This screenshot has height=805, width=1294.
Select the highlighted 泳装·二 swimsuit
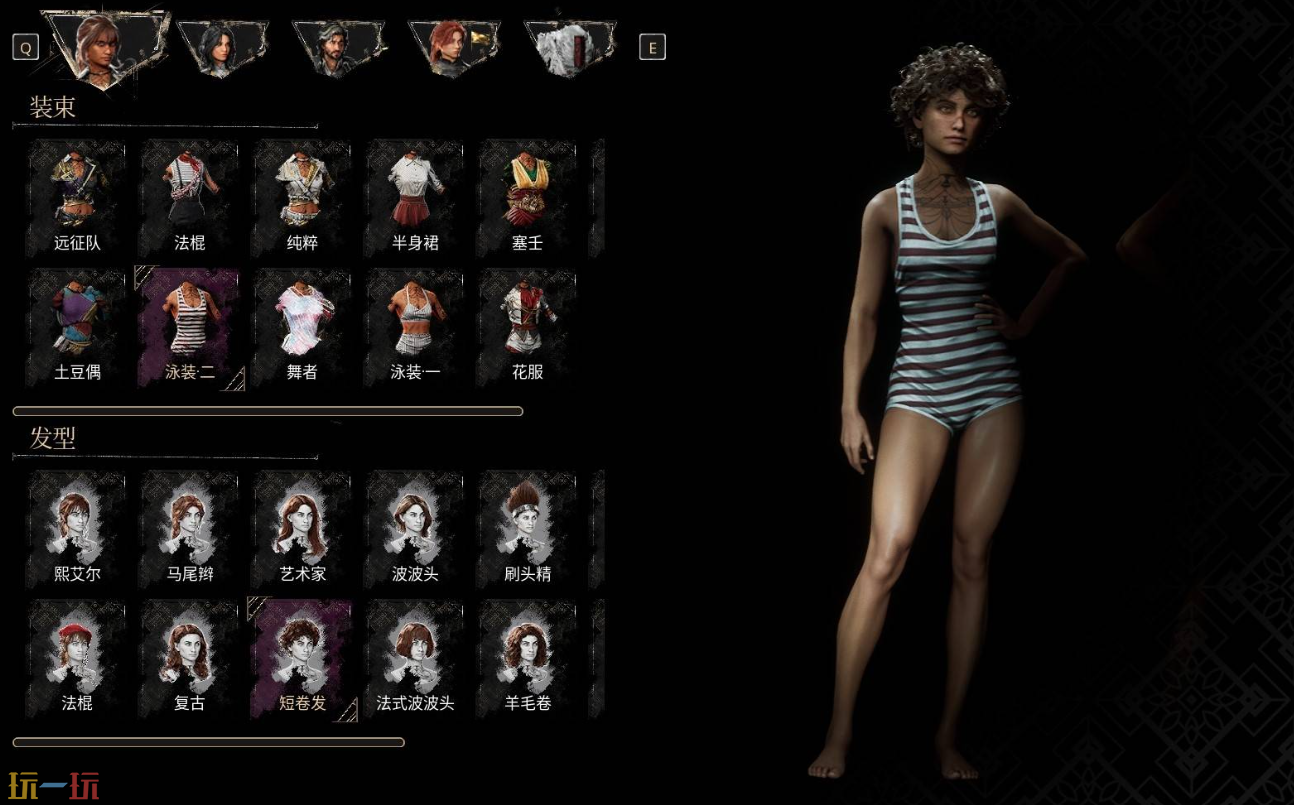[190, 327]
